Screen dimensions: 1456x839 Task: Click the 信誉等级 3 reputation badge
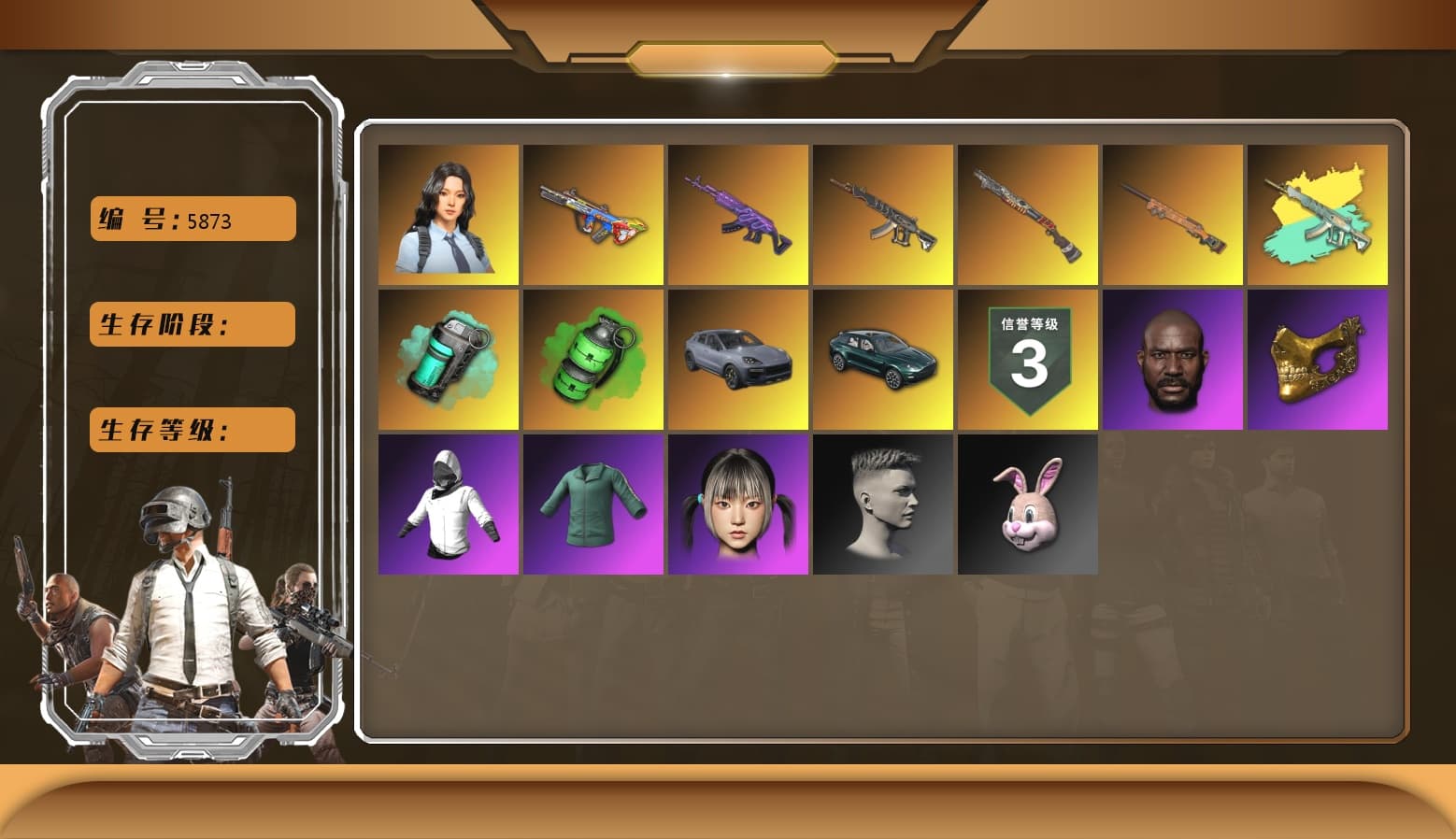[x=1027, y=359]
